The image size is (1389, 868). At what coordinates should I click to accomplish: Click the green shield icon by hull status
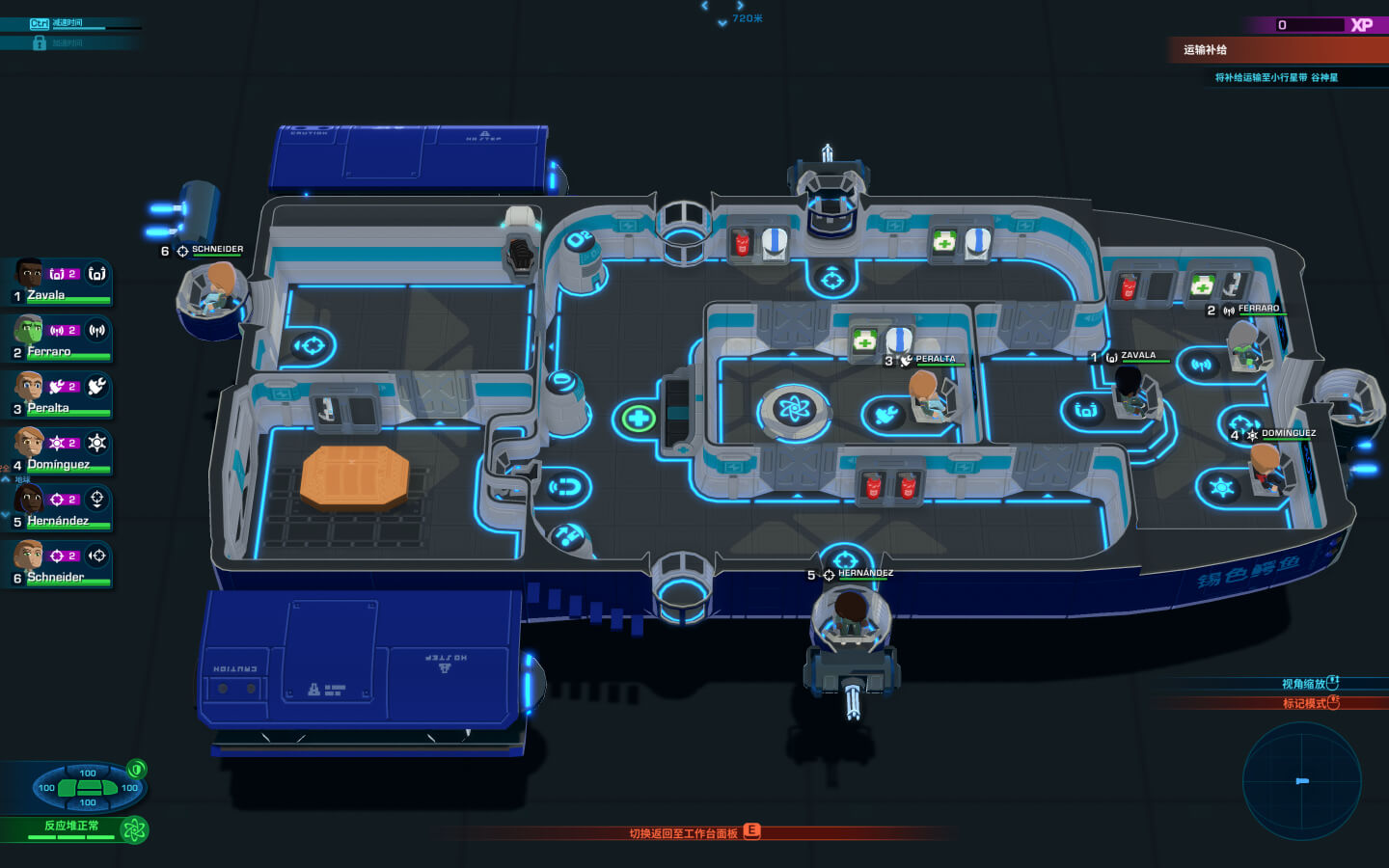coord(137,769)
